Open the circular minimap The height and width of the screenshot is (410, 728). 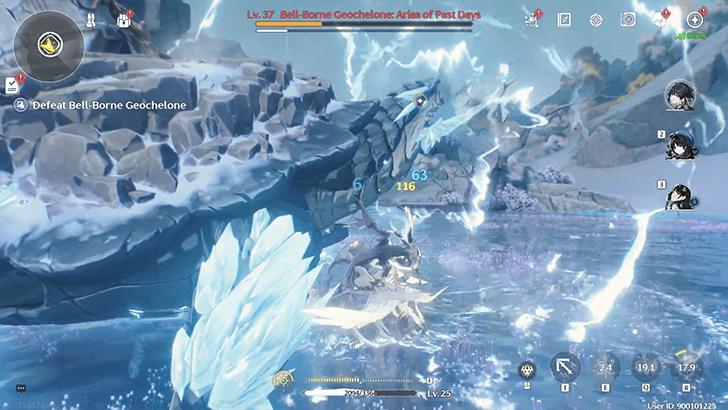(x=49, y=45)
